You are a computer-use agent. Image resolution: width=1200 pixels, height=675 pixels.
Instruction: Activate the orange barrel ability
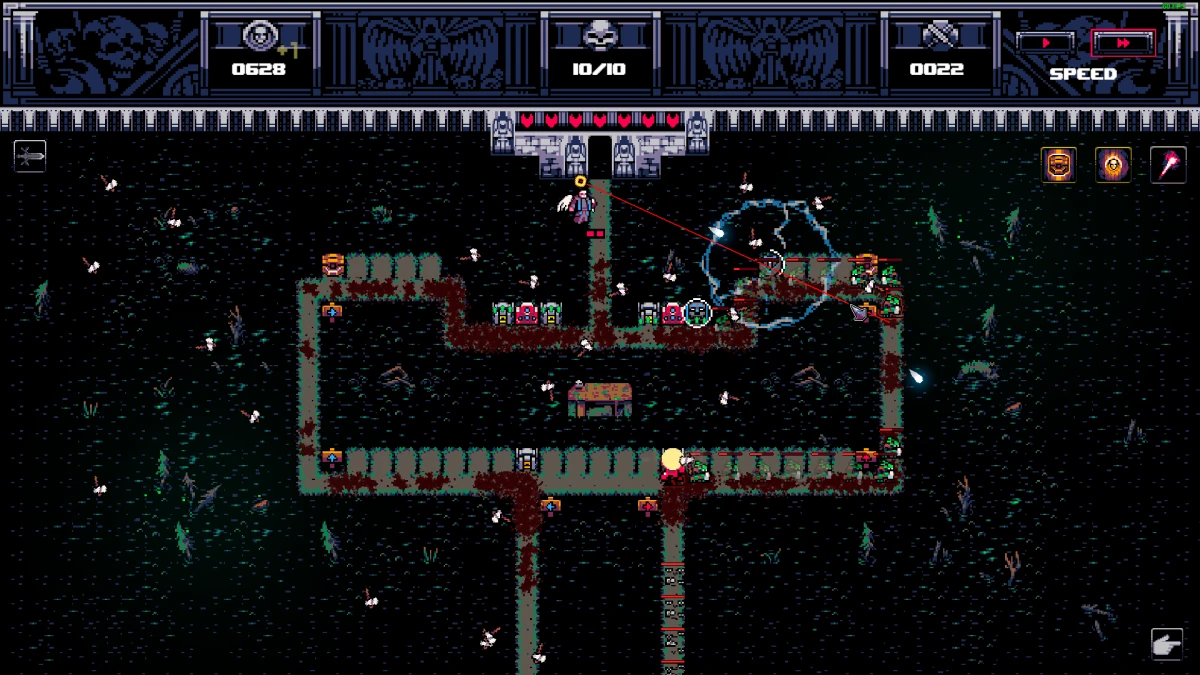click(x=1059, y=164)
